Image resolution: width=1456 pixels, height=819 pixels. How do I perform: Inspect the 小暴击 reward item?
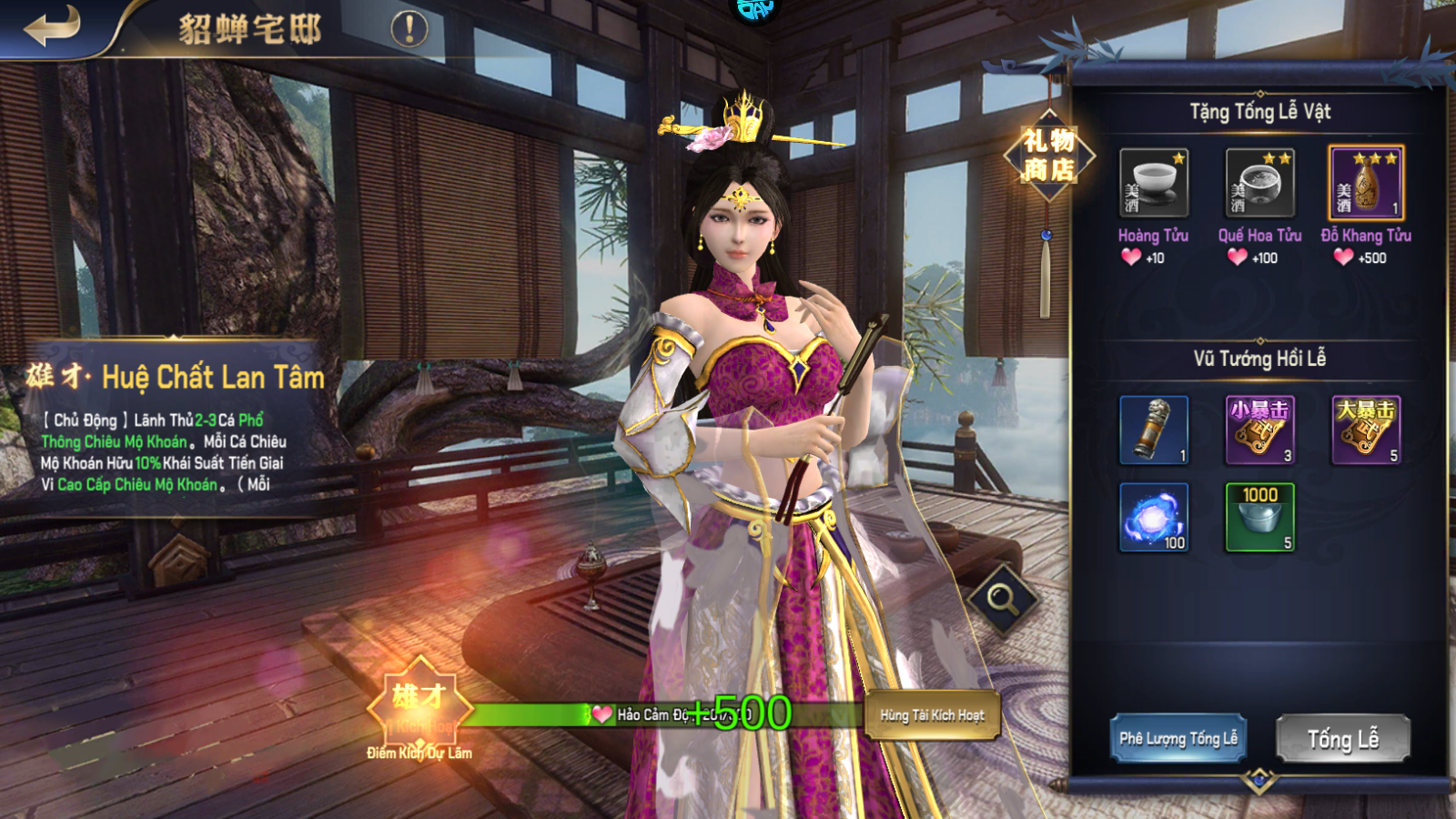coord(1259,430)
